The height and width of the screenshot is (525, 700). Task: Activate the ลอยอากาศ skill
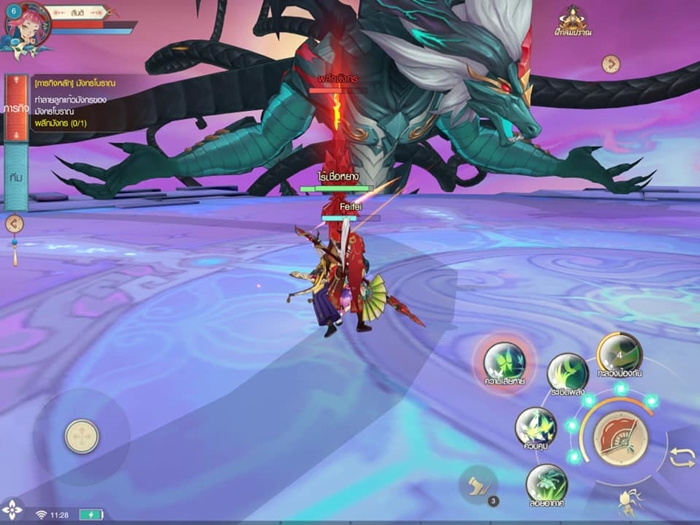pos(546,484)
